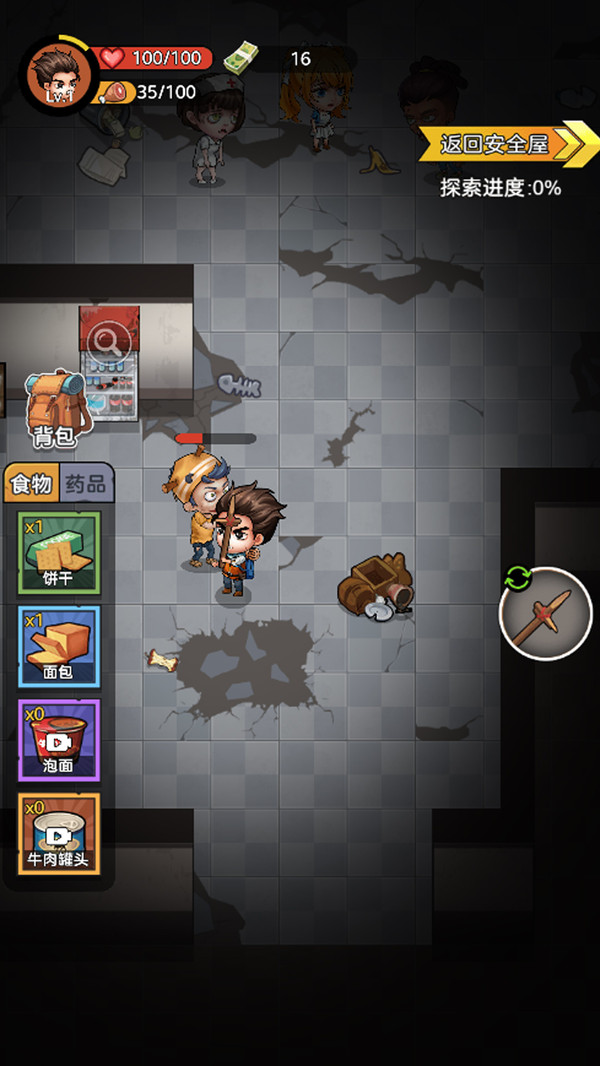Search the fridge with the magnifier icon

109,343
